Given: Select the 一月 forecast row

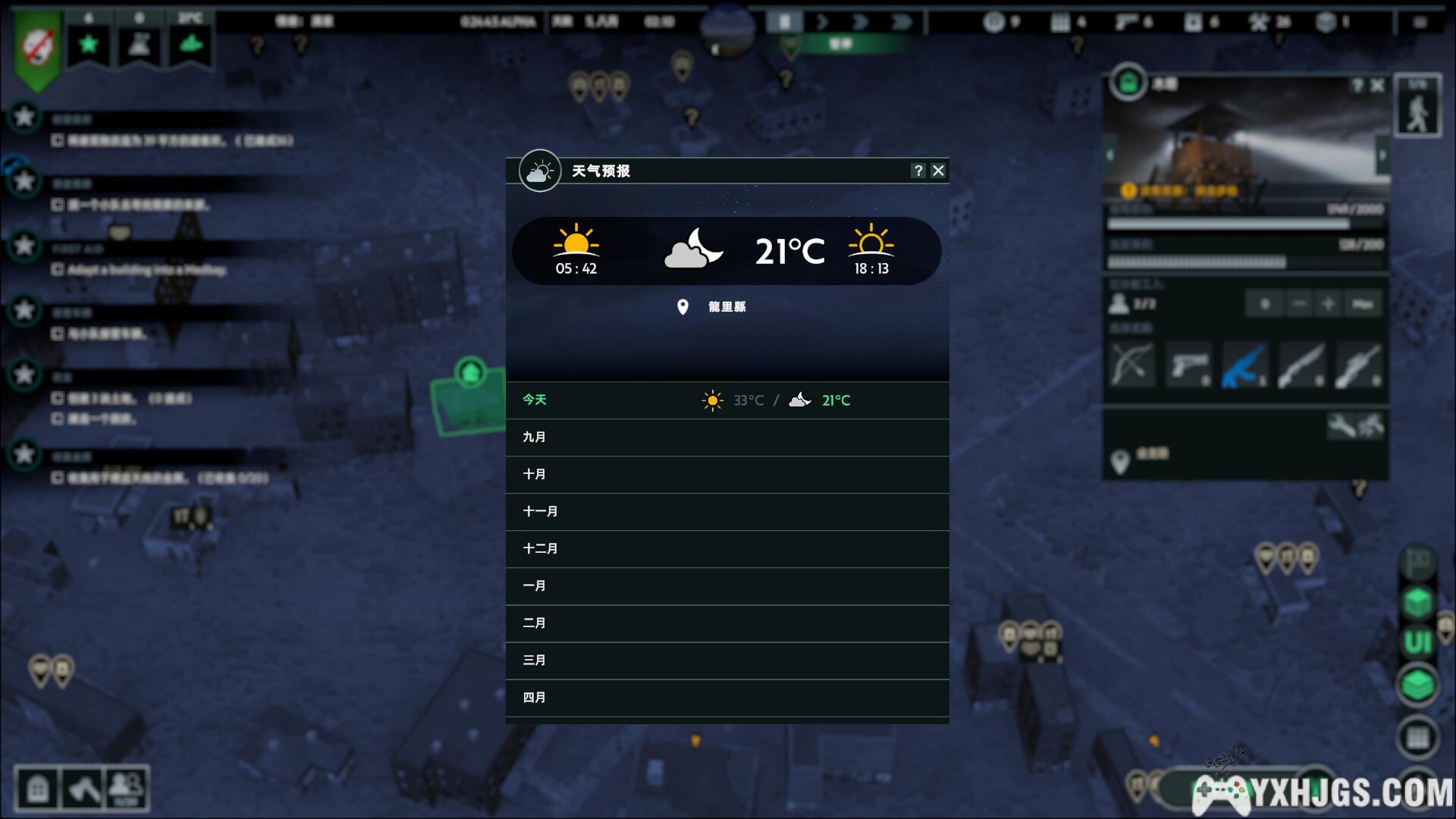Looking at the screenshot, I should point(726,586).
